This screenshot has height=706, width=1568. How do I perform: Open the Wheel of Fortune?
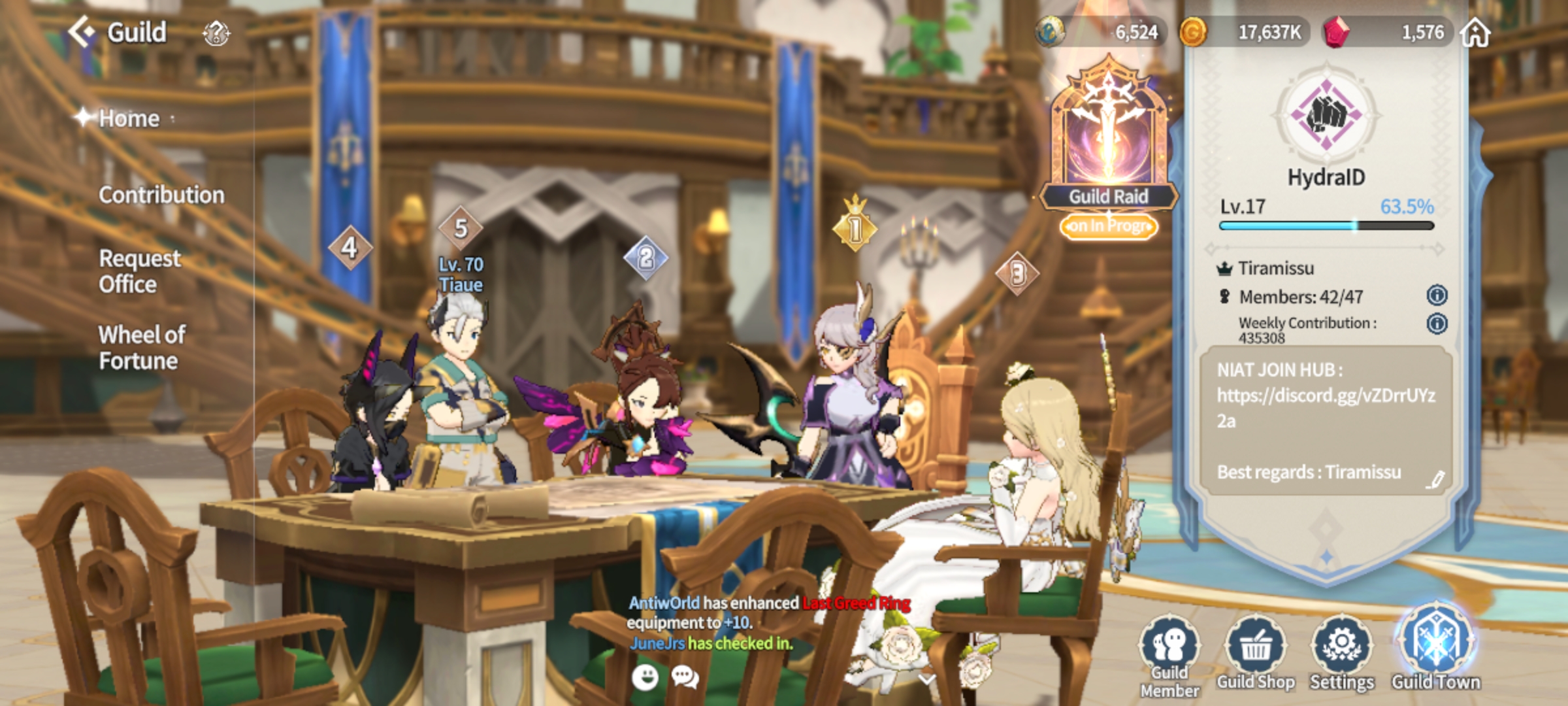[x=142, y=348]
